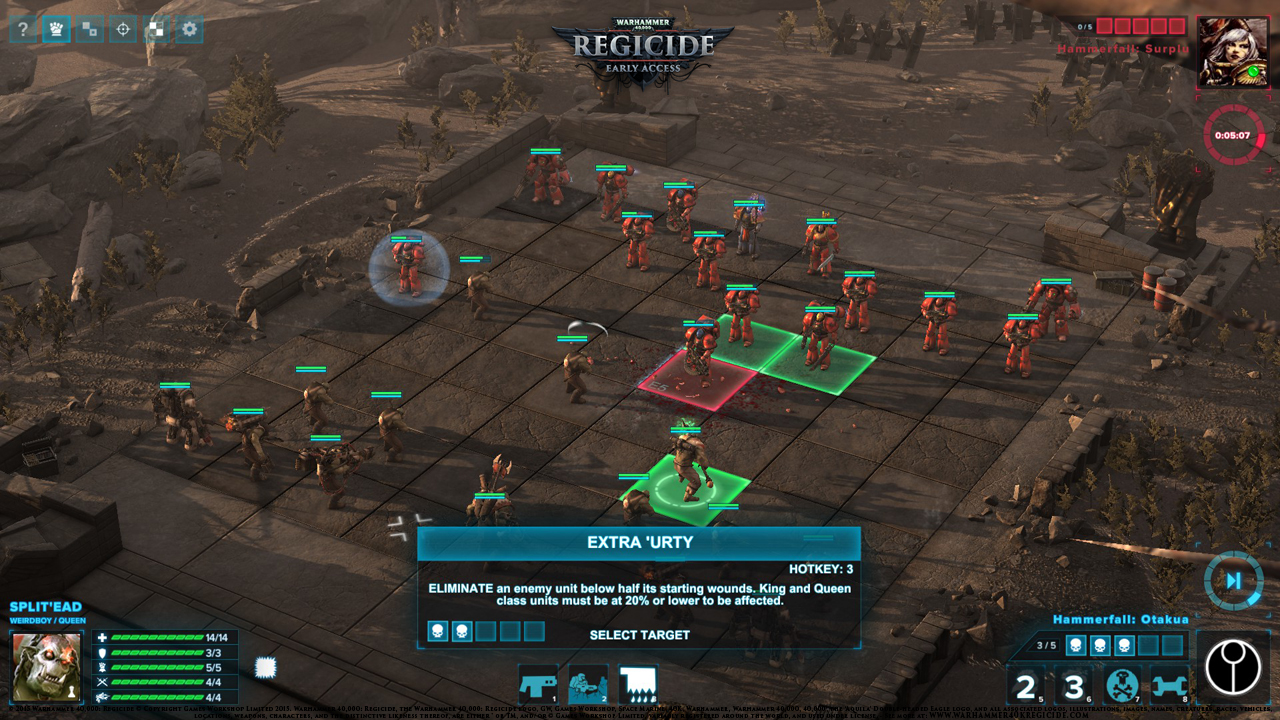This screenshot has height=720, width=1280.
Task: Activate the crosshair targeting camera icon
Action: coord(122,29)
